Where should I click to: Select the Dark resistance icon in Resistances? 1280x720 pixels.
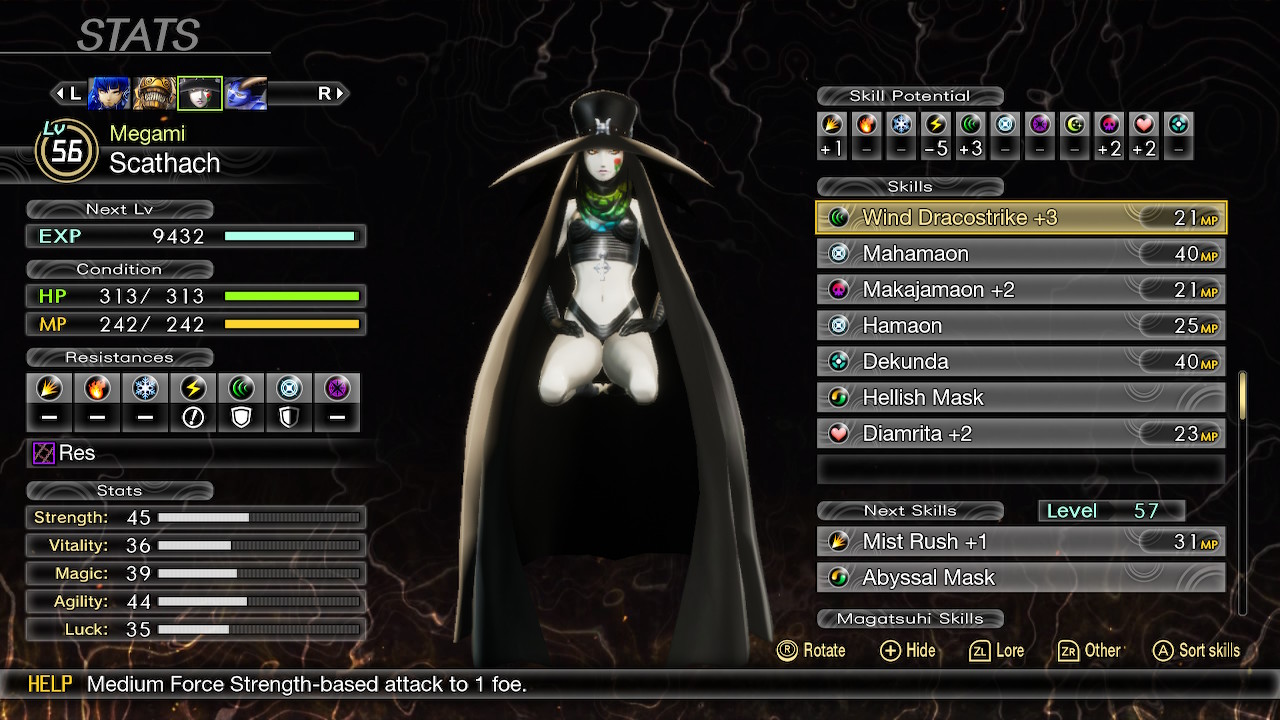(337, 390)
